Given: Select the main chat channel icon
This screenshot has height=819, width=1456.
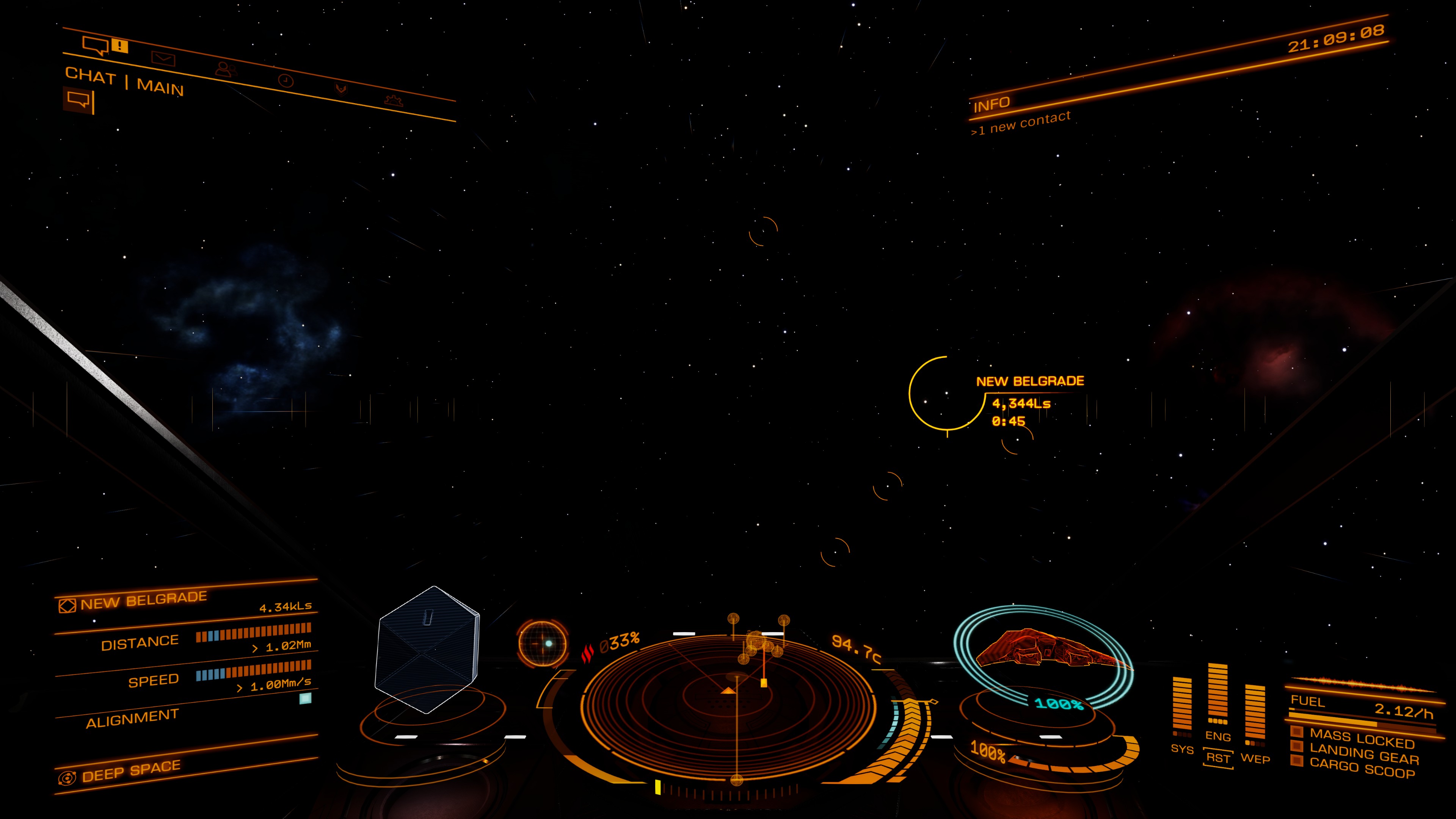Looking at the screenshot, I should (x=78, y=100).
